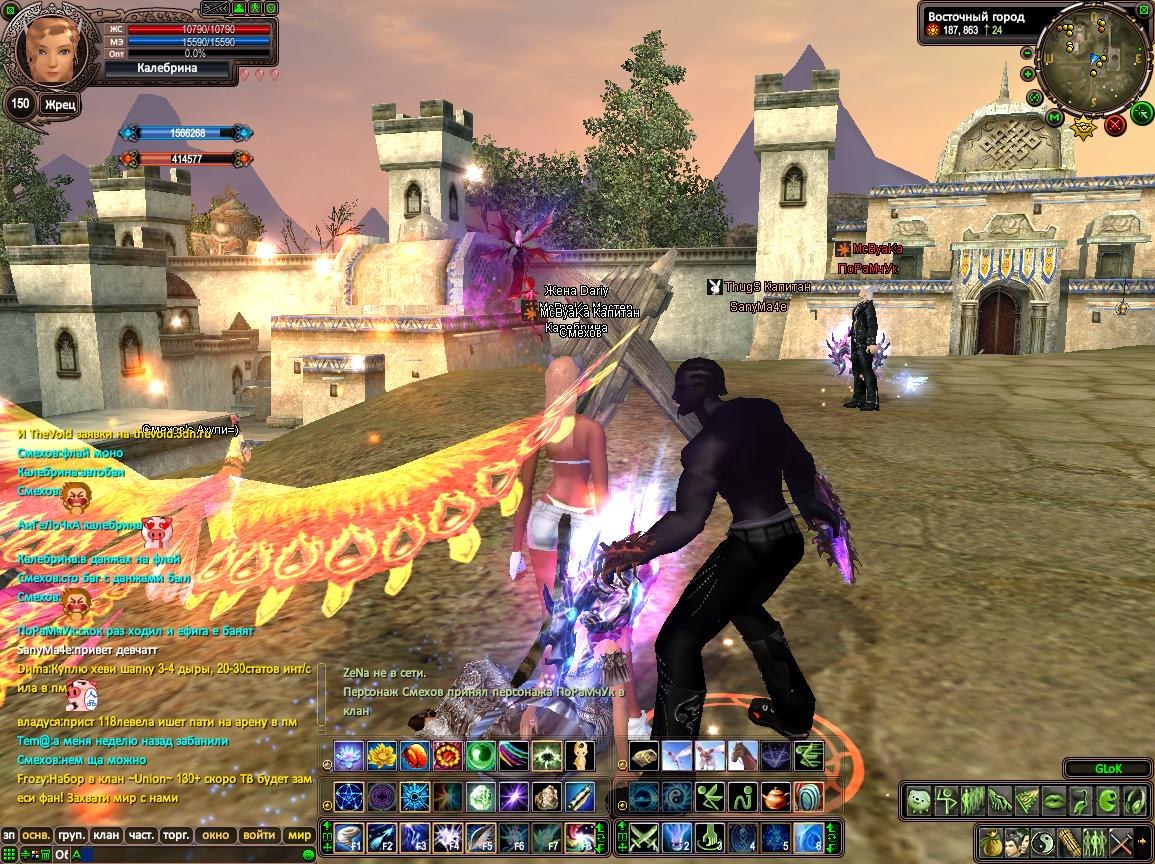Image resolution: width=1155 pixels, height=864 pixels.
Task: Open the inventory bag icon
Action: (x=991, y=841)
